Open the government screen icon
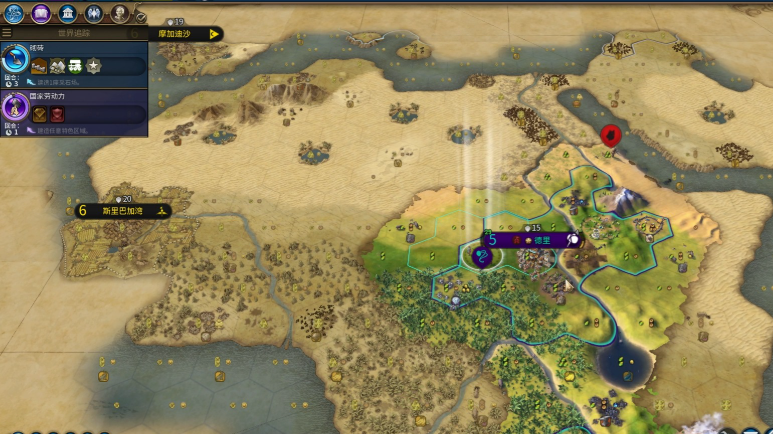This screenshot has width=773, height=434. point(67,13)
